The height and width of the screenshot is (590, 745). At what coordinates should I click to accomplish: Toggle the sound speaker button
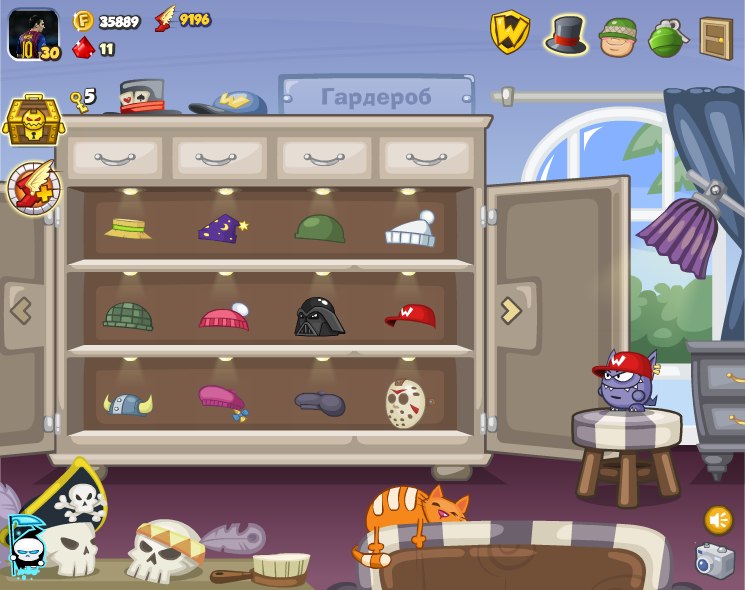[x=718, y=519]
